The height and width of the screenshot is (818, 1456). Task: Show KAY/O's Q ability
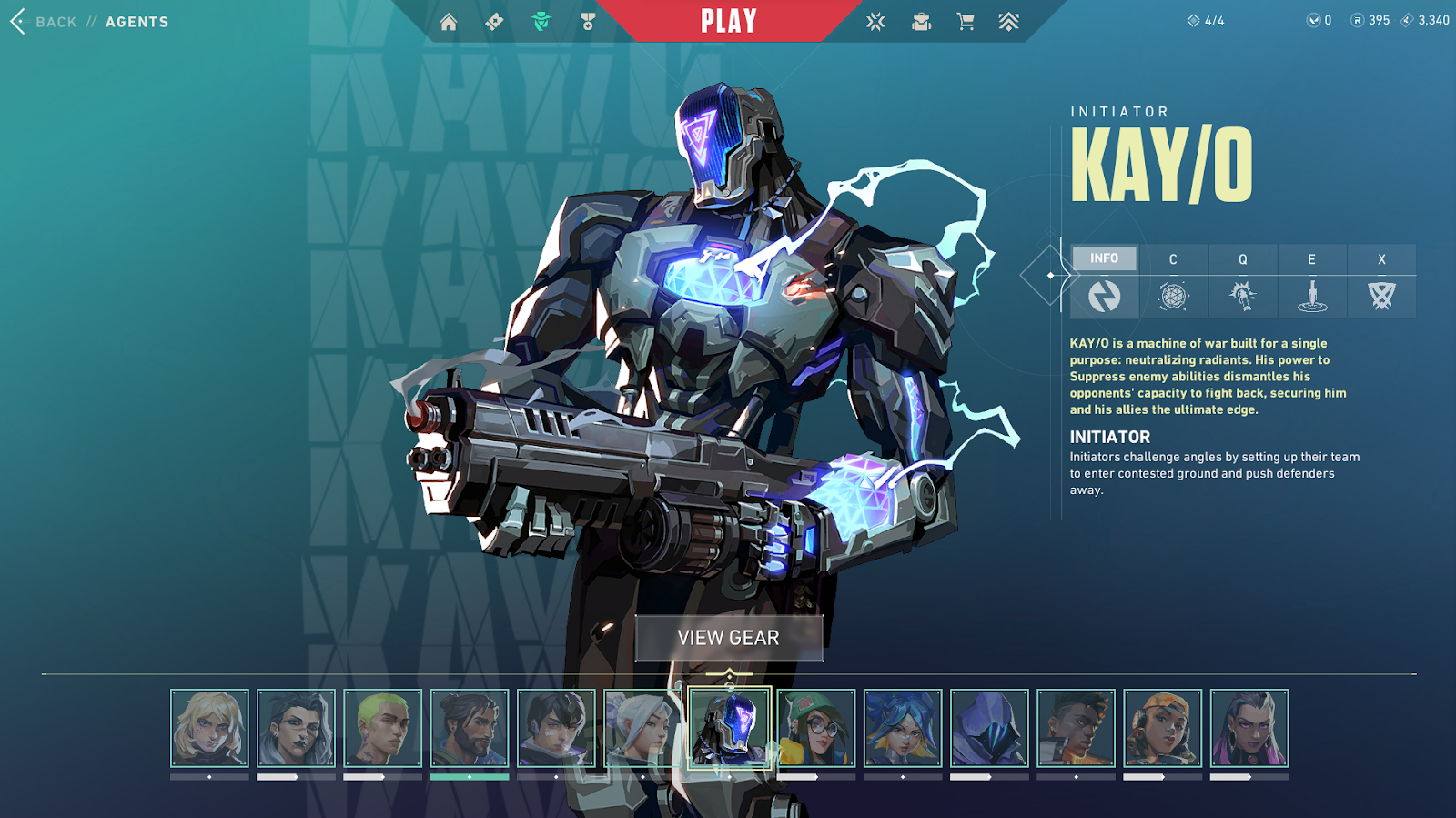[1242, 282]
